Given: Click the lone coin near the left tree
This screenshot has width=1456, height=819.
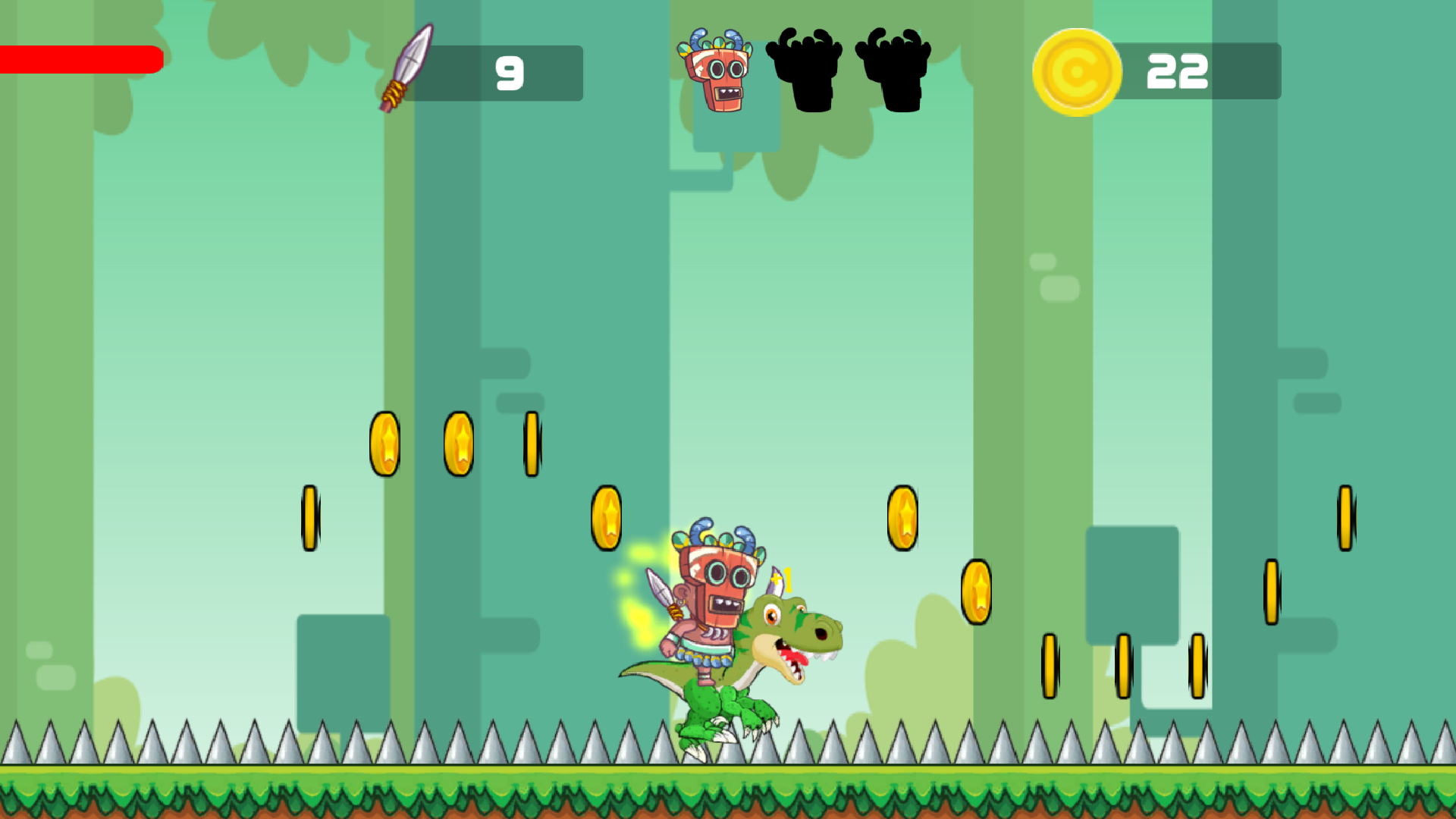Looking at the screenshot, I should 309,518.
